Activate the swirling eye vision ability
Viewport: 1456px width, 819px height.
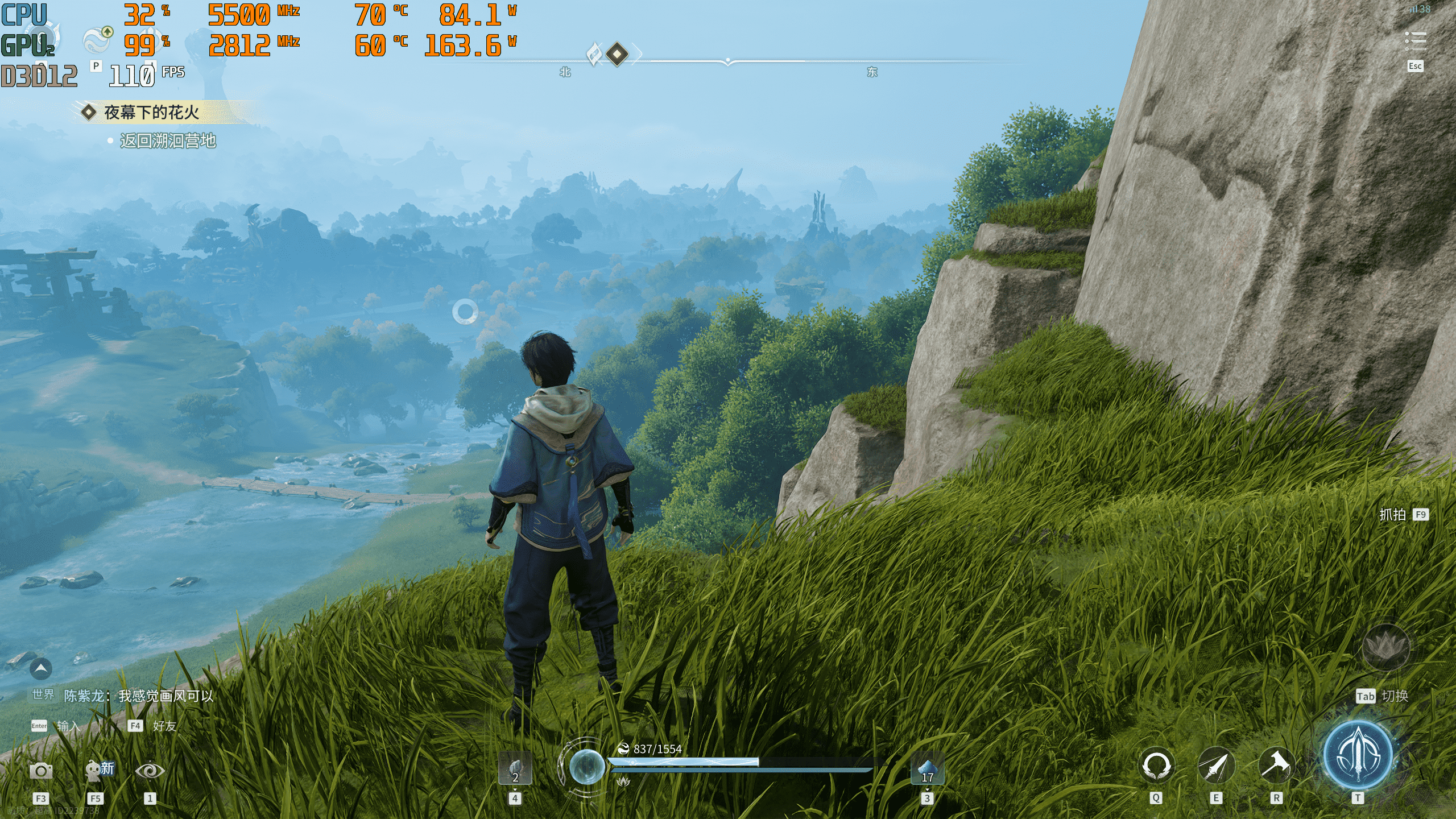(150, 771)
